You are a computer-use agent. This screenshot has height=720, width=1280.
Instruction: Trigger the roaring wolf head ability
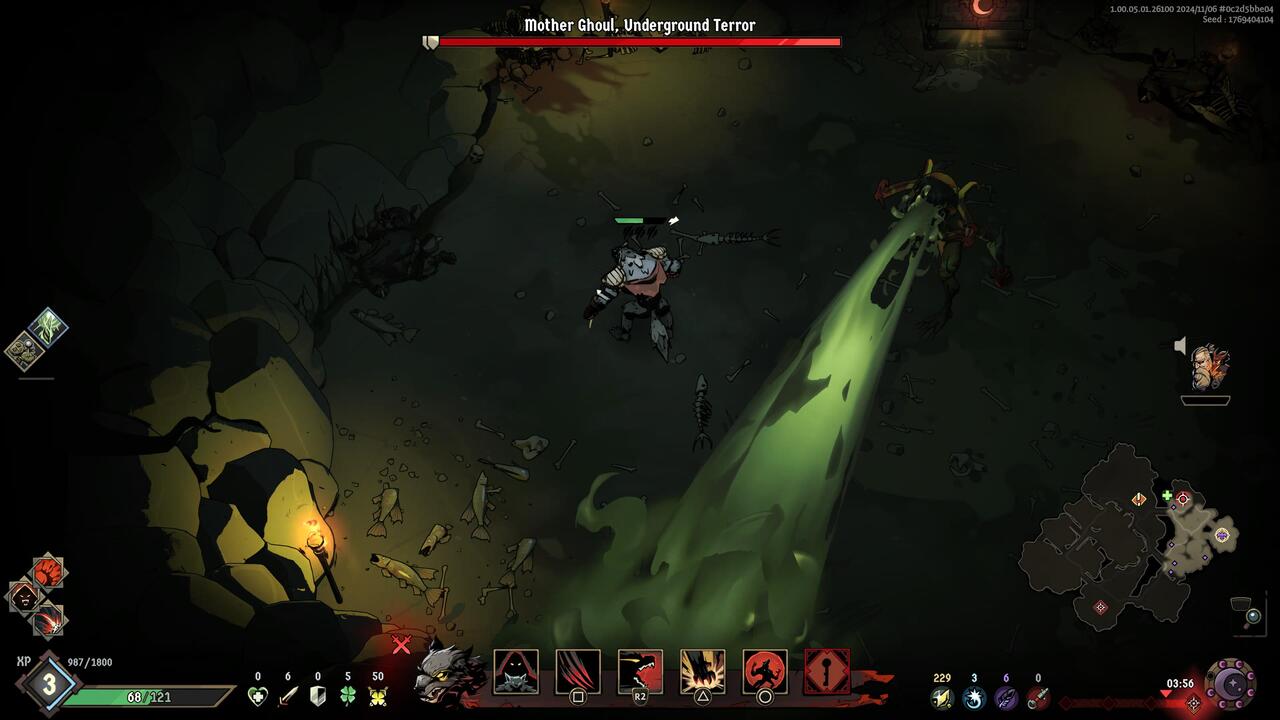point(640,672)
